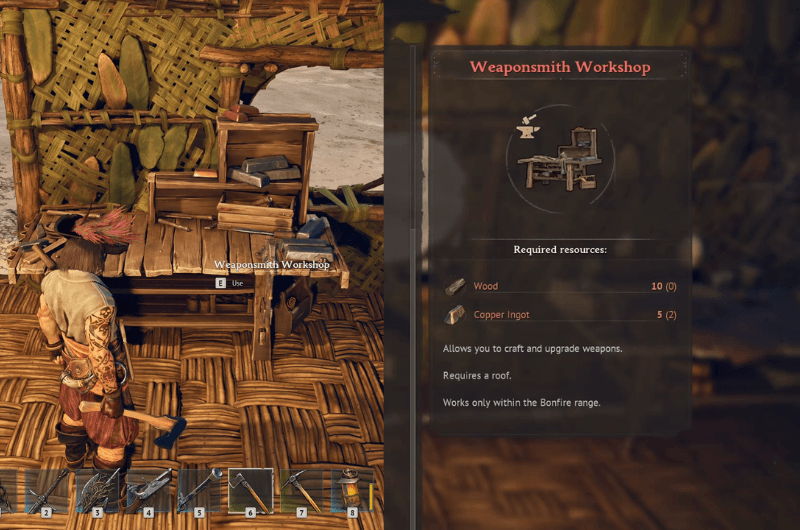Equip the lantern from the hotbar
Image resolution: width=800 pixels, height=530 pixels.
(352, 491)
